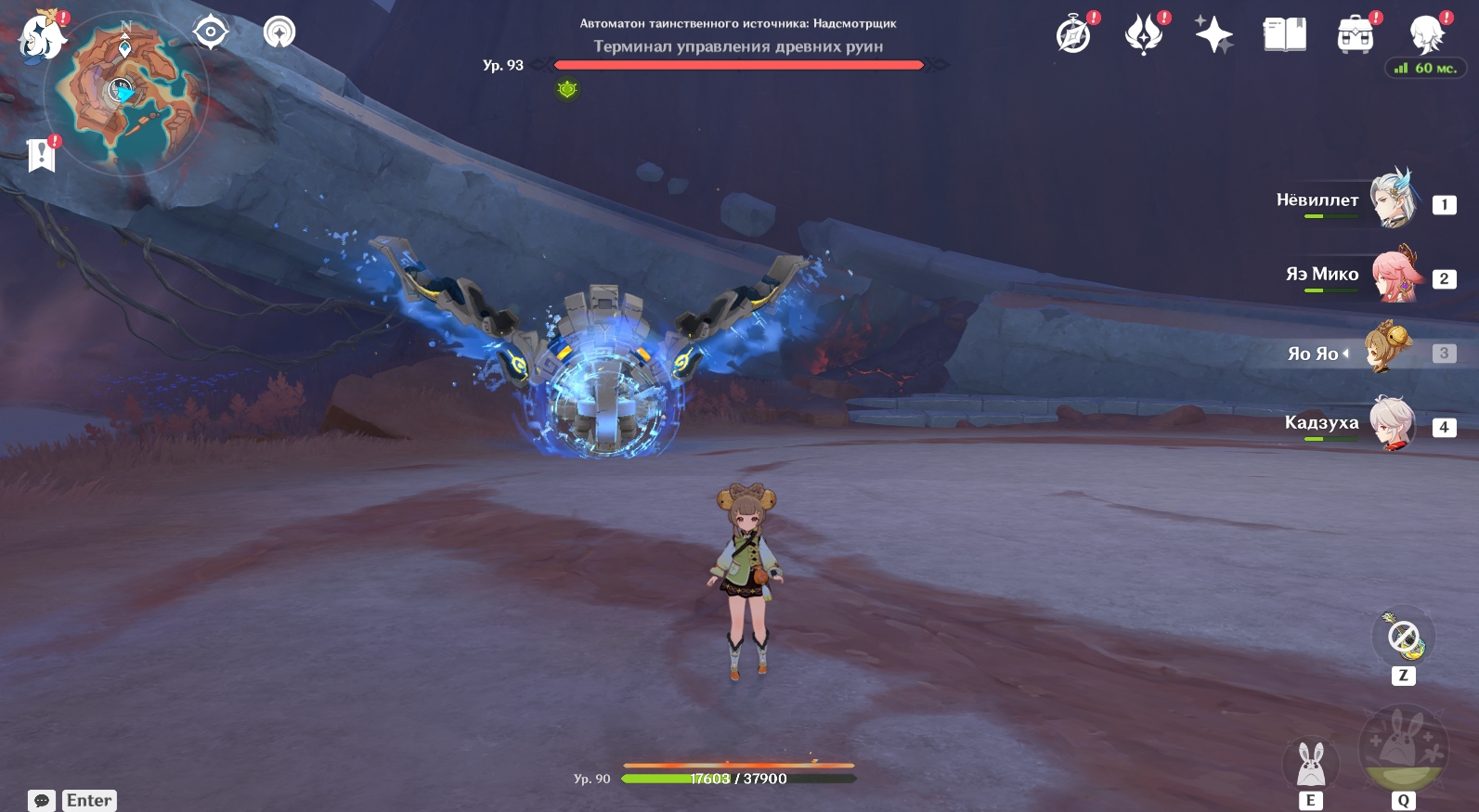Screen dimensions: 1479x812
Task: Select the active character Яо Яо
Action: click(x=1388, y=349)
